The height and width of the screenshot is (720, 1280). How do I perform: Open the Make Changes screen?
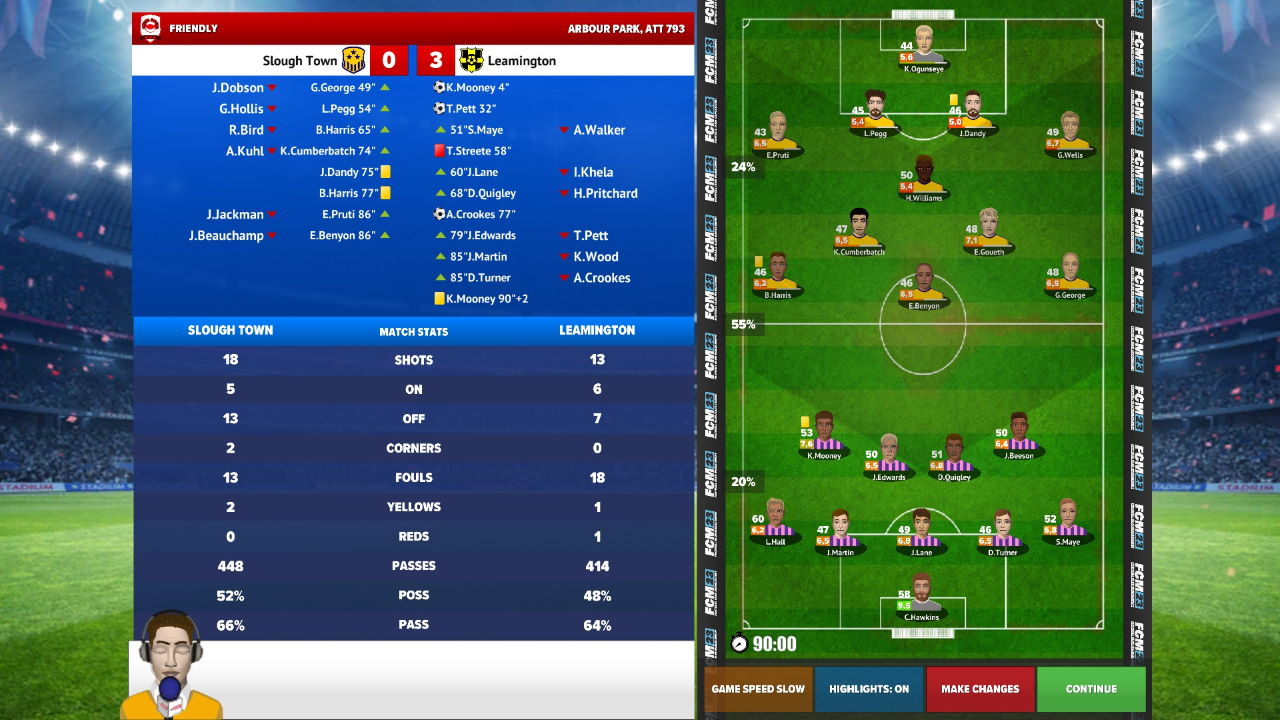tap(980, 689)
